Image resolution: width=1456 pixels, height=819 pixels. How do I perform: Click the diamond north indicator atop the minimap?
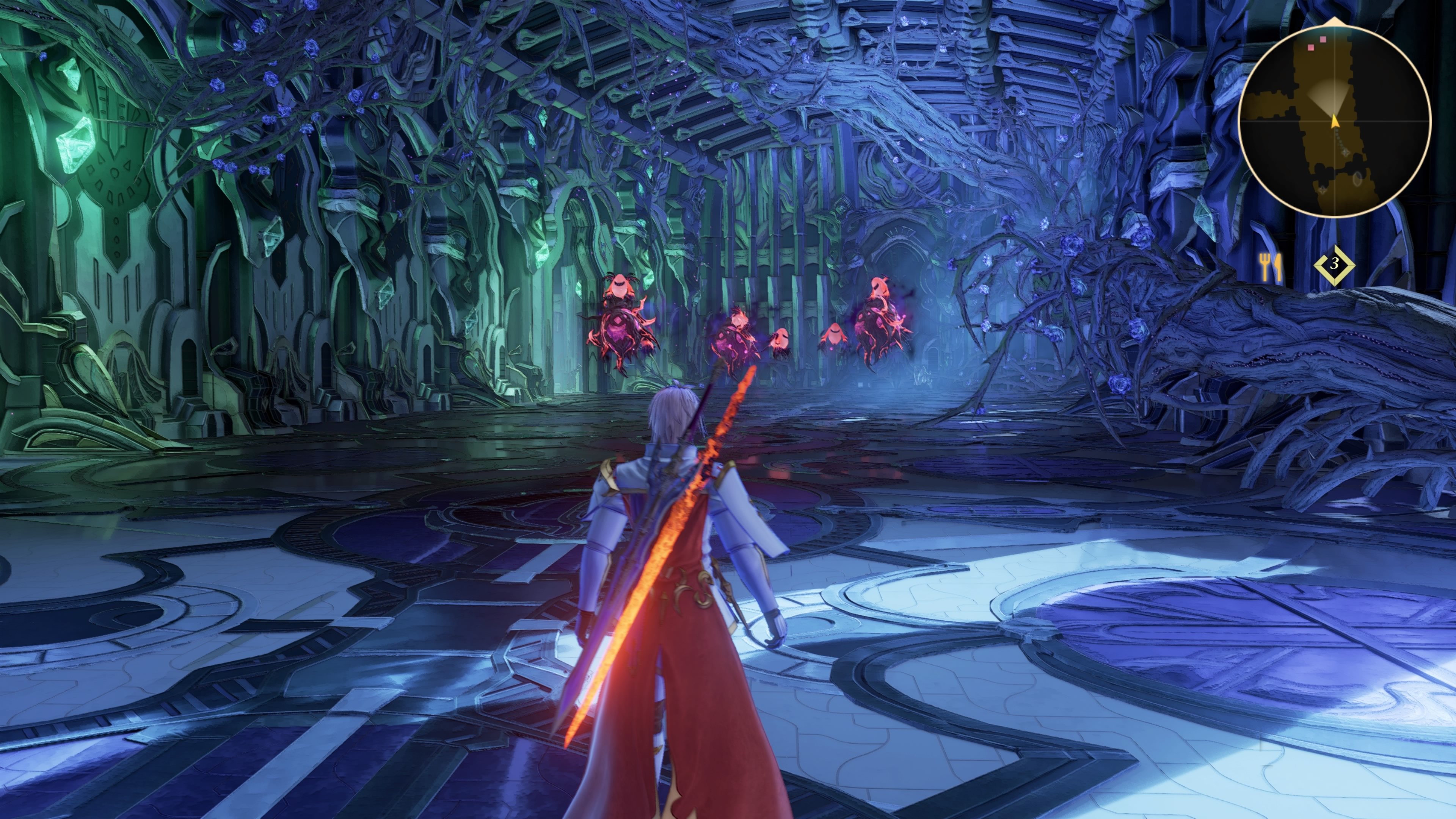[x=1334, y=22]
